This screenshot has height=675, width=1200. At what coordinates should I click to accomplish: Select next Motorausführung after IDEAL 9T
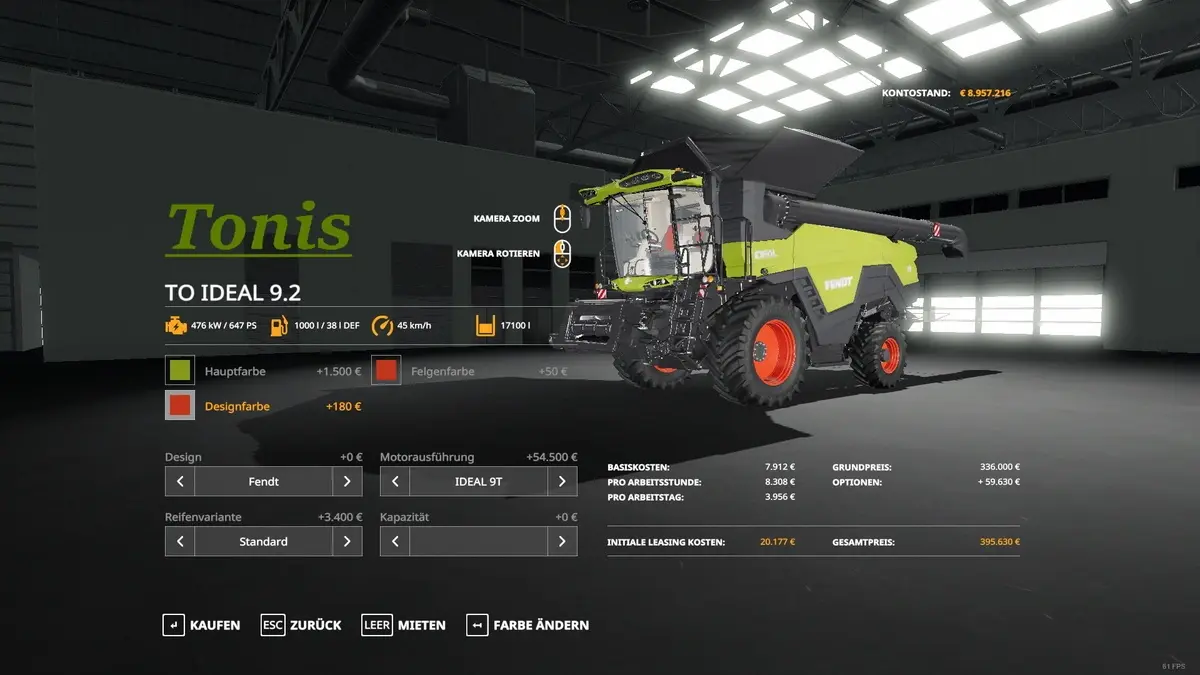click(x=562, y=481)
